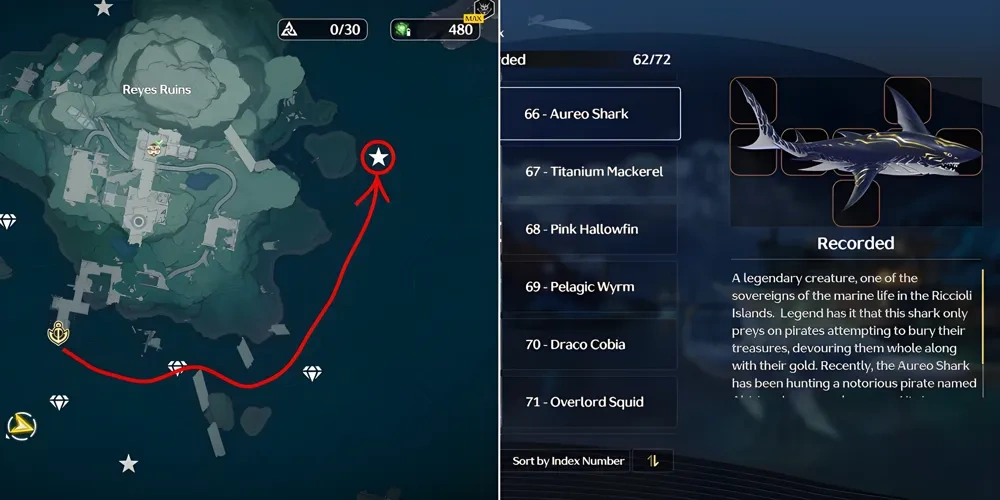Select the 66 - Aureo Shark entry
This screenshot has width=1000, height=500.
[x=589, y=114]
